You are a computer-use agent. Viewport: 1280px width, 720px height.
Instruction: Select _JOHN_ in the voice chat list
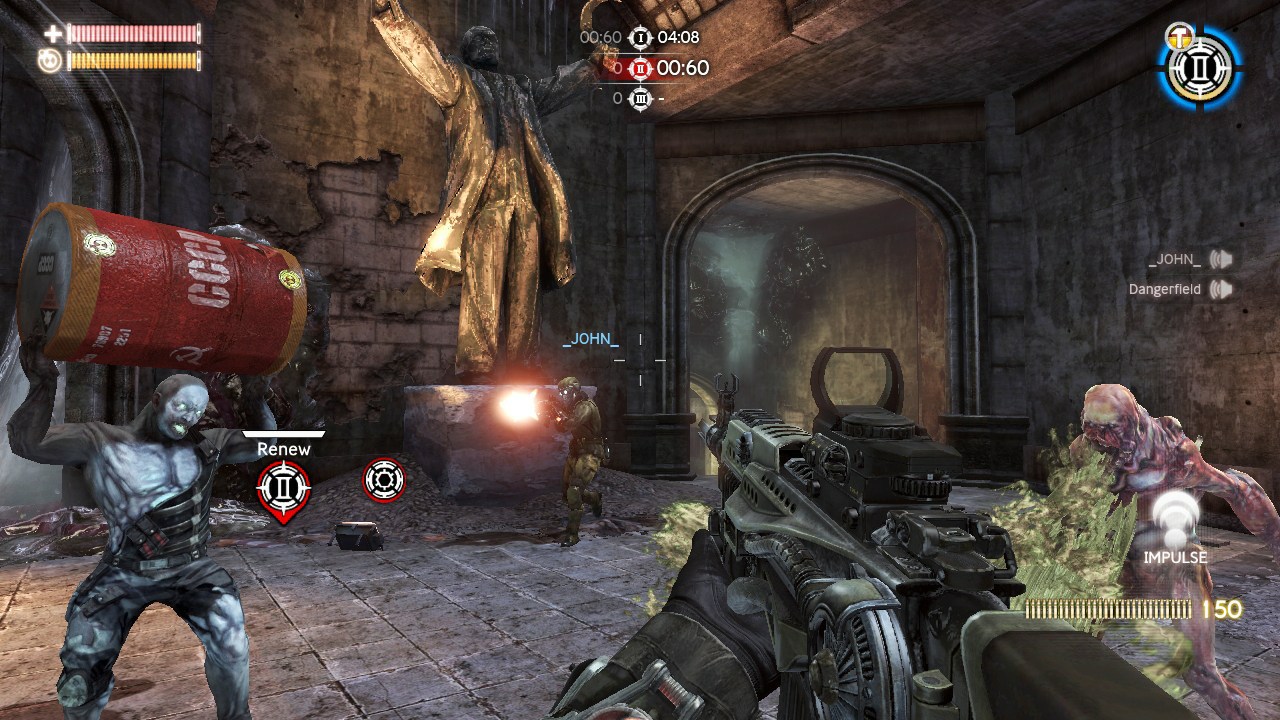[1174, 260]
